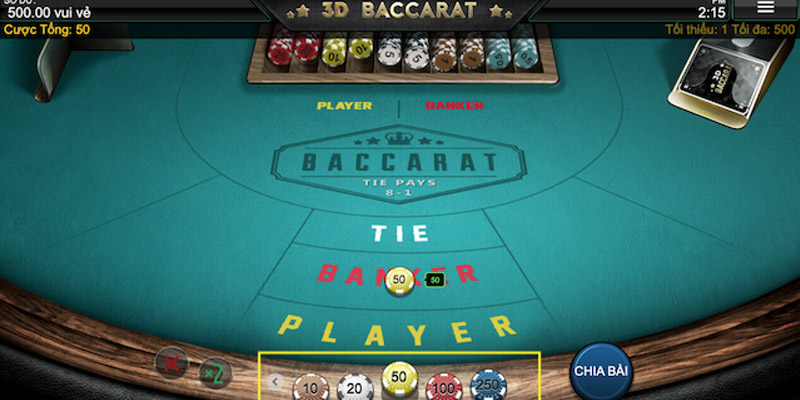This screenshot has height=400, width=800.
Task: Deal the cards with Chia Bài
Action: pyautogui.click(x=601, y=370)
